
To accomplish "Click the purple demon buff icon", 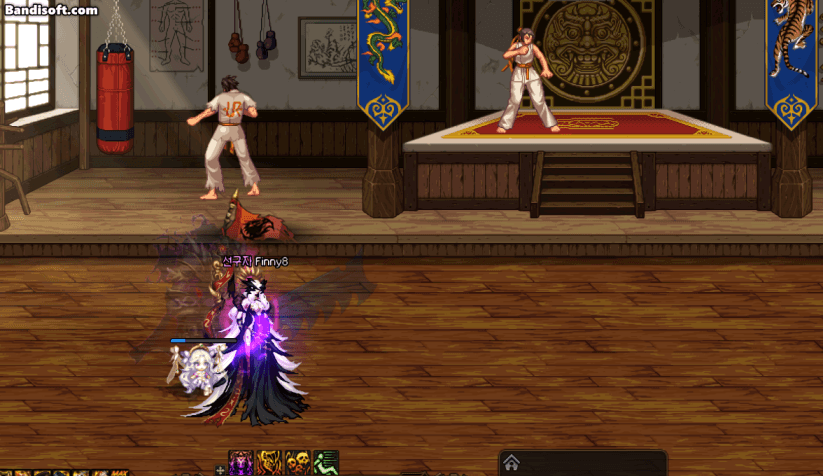I will click(241, 463).
